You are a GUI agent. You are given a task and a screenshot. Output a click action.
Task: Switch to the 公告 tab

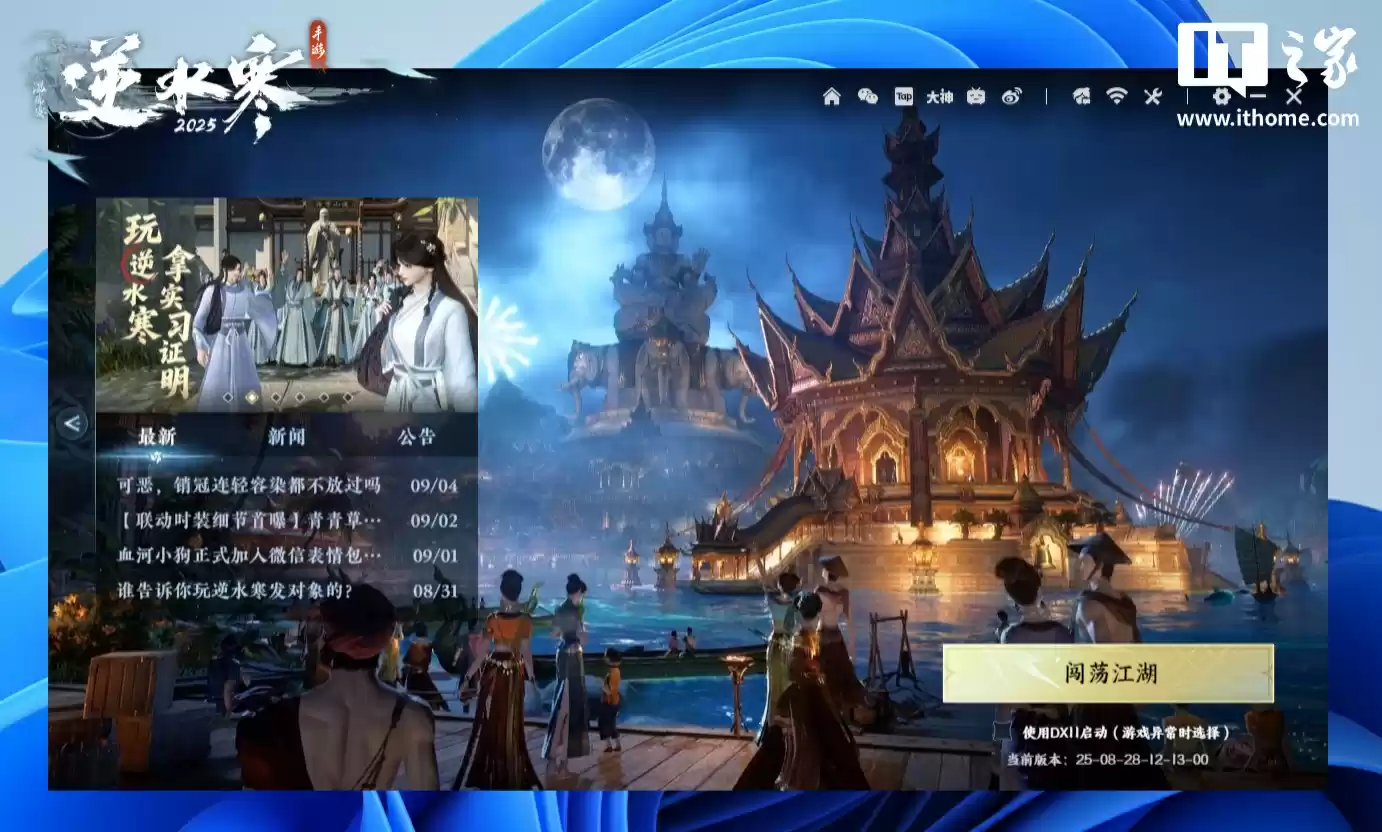pyautogui.click(x=419, y=437)
